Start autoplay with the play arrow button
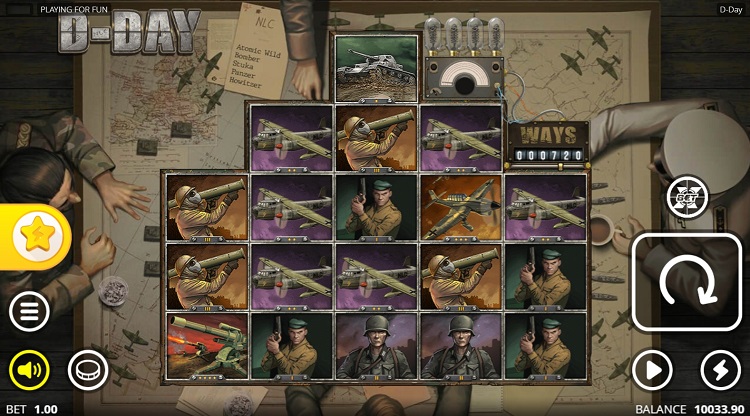 tap(653, 371)
